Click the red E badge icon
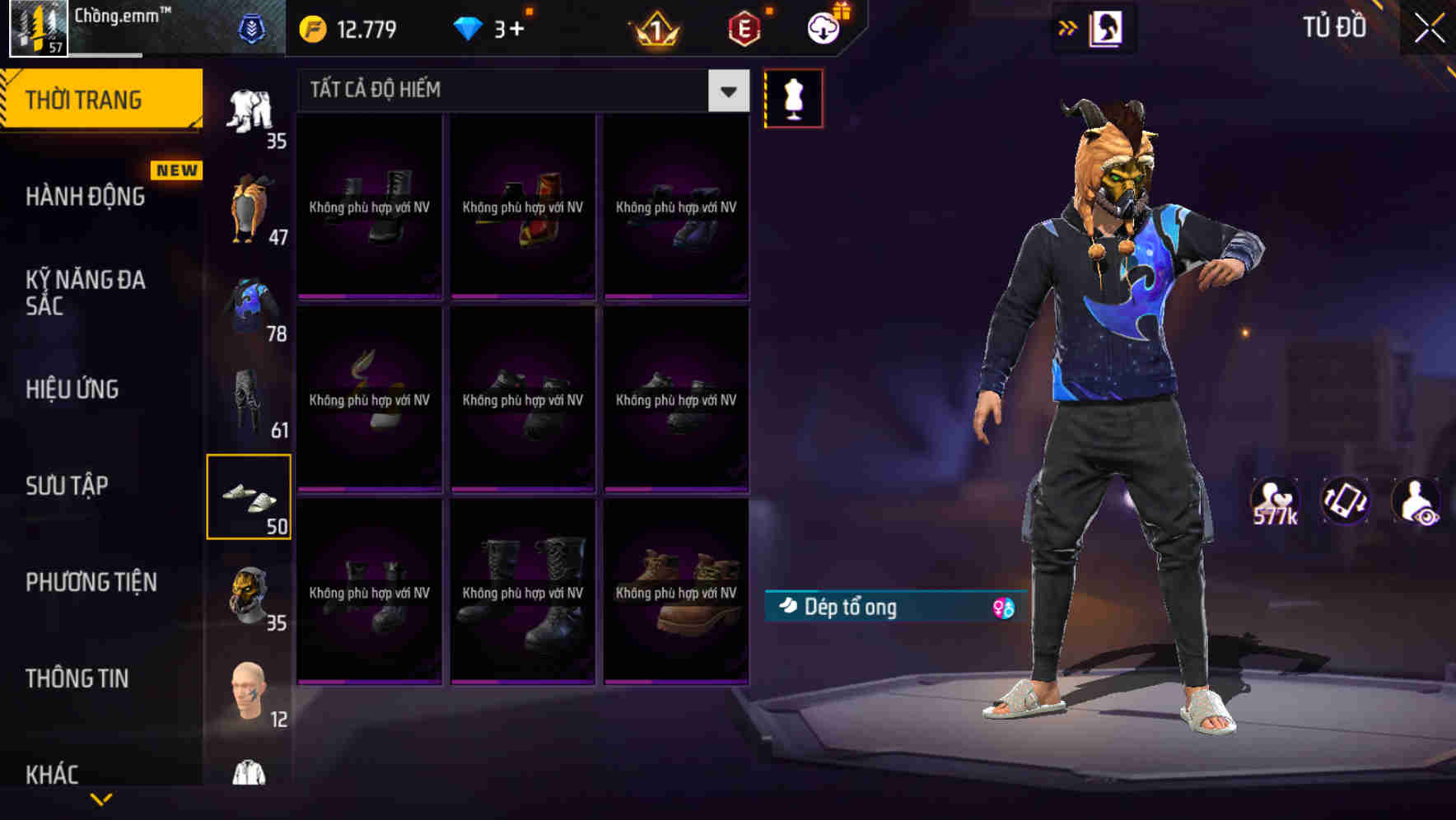This screenshot has width=1456, height=820. (x=744, y=27)
